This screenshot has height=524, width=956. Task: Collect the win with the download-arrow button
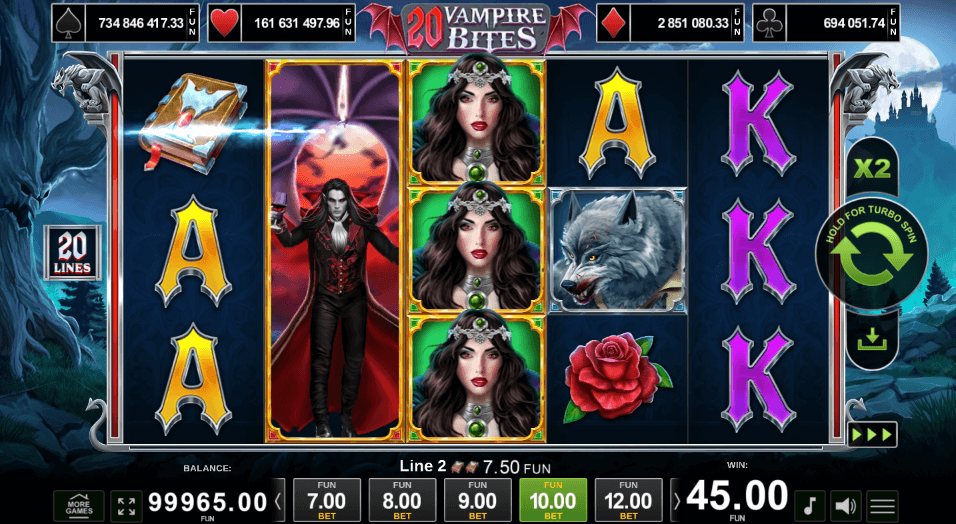click(x=872, y=340)
